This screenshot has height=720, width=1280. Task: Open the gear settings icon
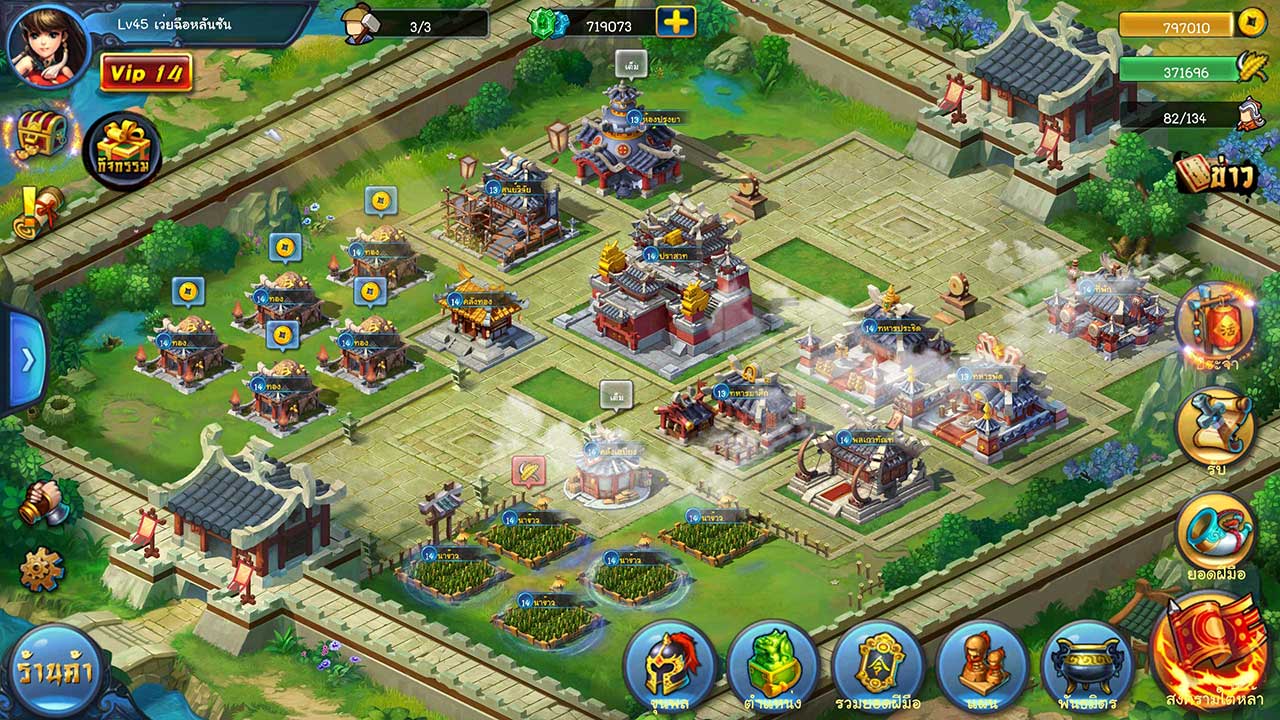[x=41, y=569]
